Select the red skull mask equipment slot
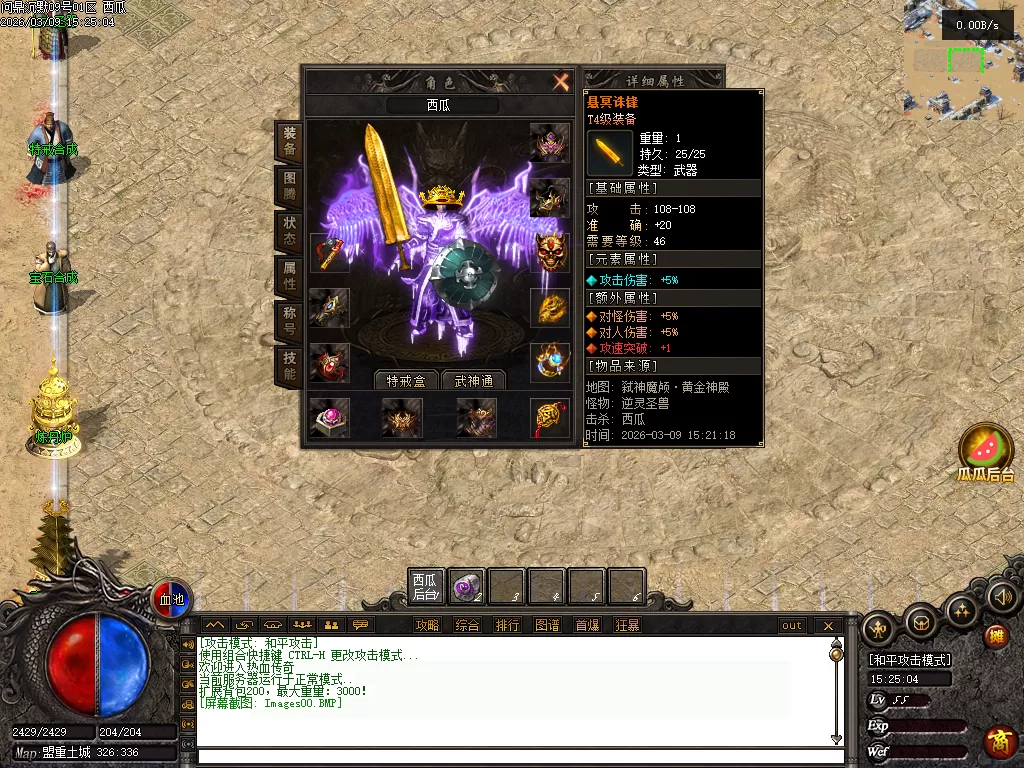The height and width of the screenshot is (768, 1024). point(549,253)
